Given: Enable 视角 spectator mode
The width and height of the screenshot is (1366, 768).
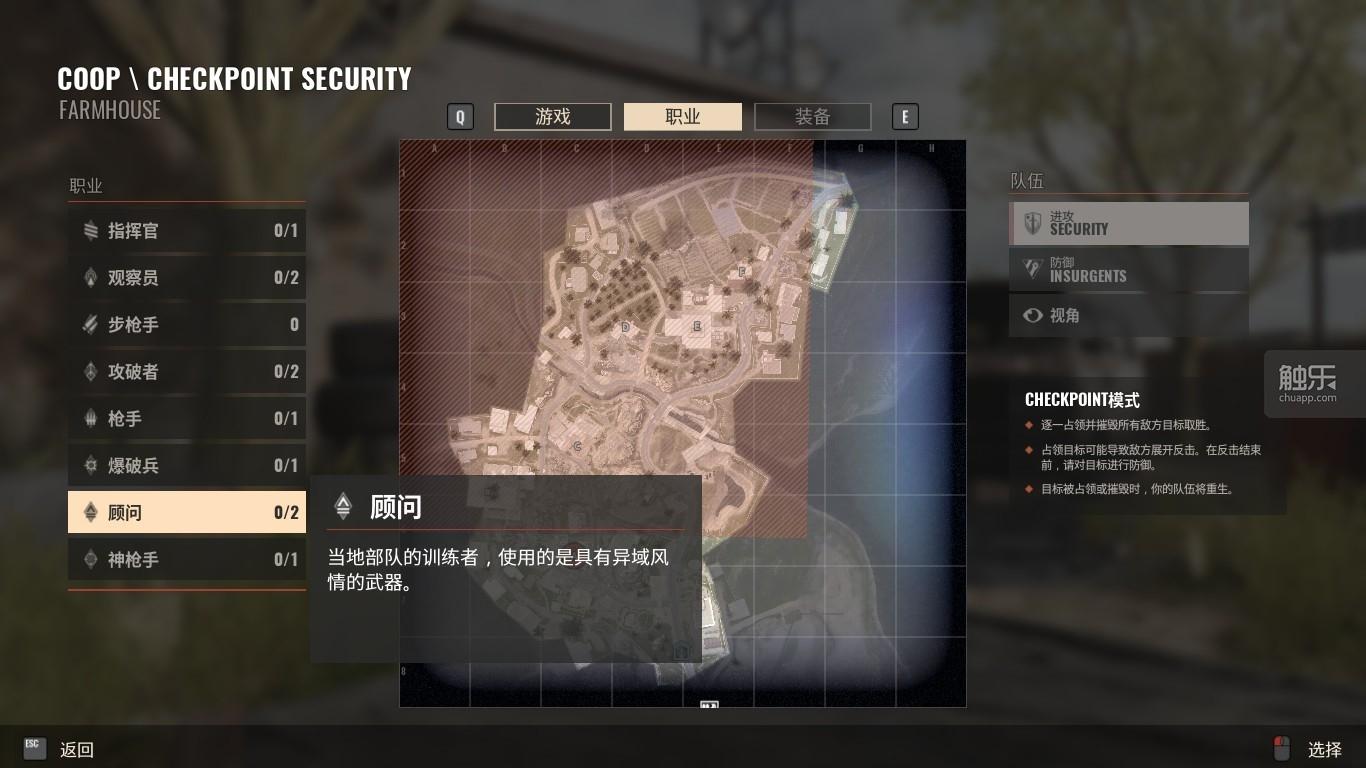Looking at the screenshot, I should 1128,315.
